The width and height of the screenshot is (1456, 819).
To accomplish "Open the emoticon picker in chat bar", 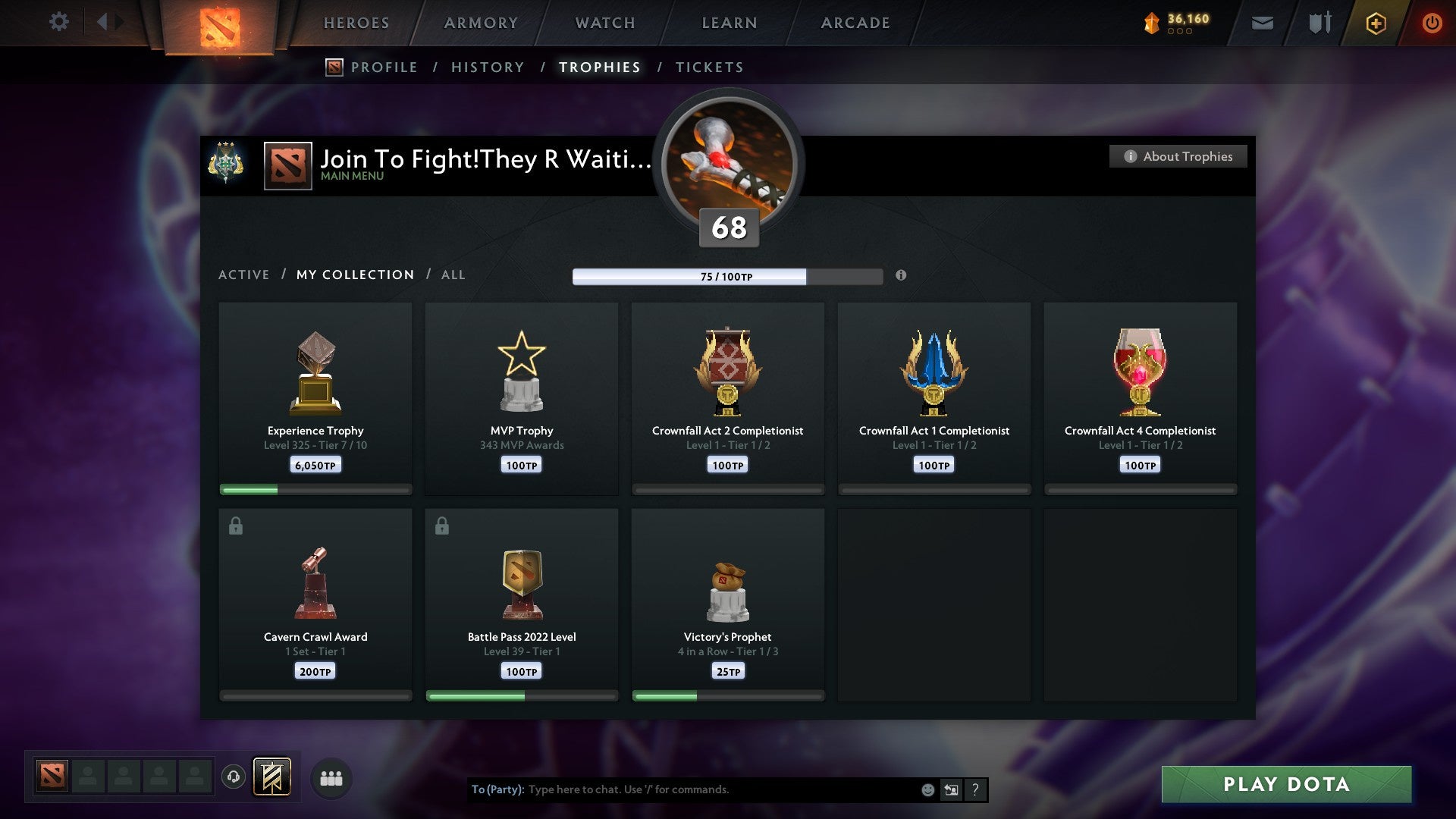I will click(927, 789).
